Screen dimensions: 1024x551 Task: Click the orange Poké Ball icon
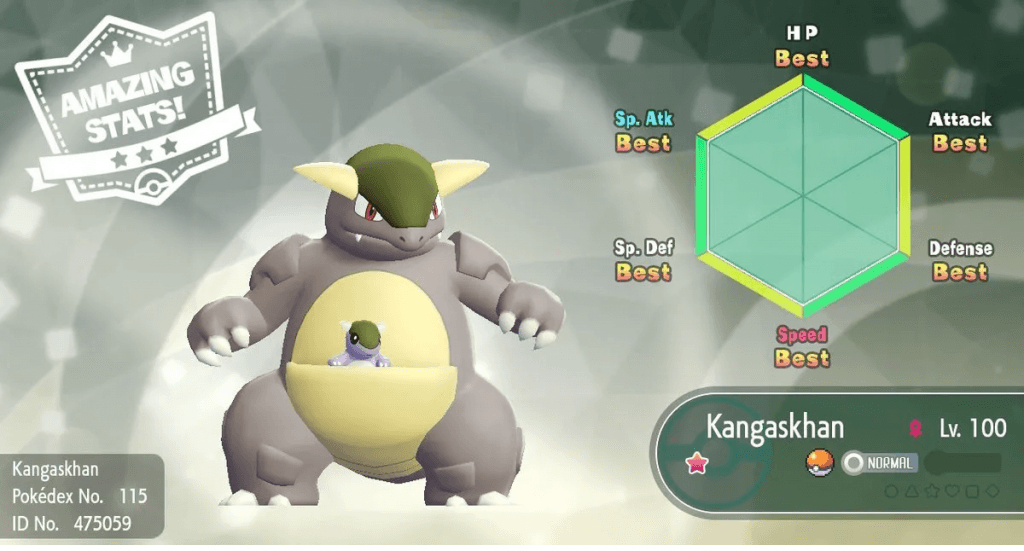point(819,463)
